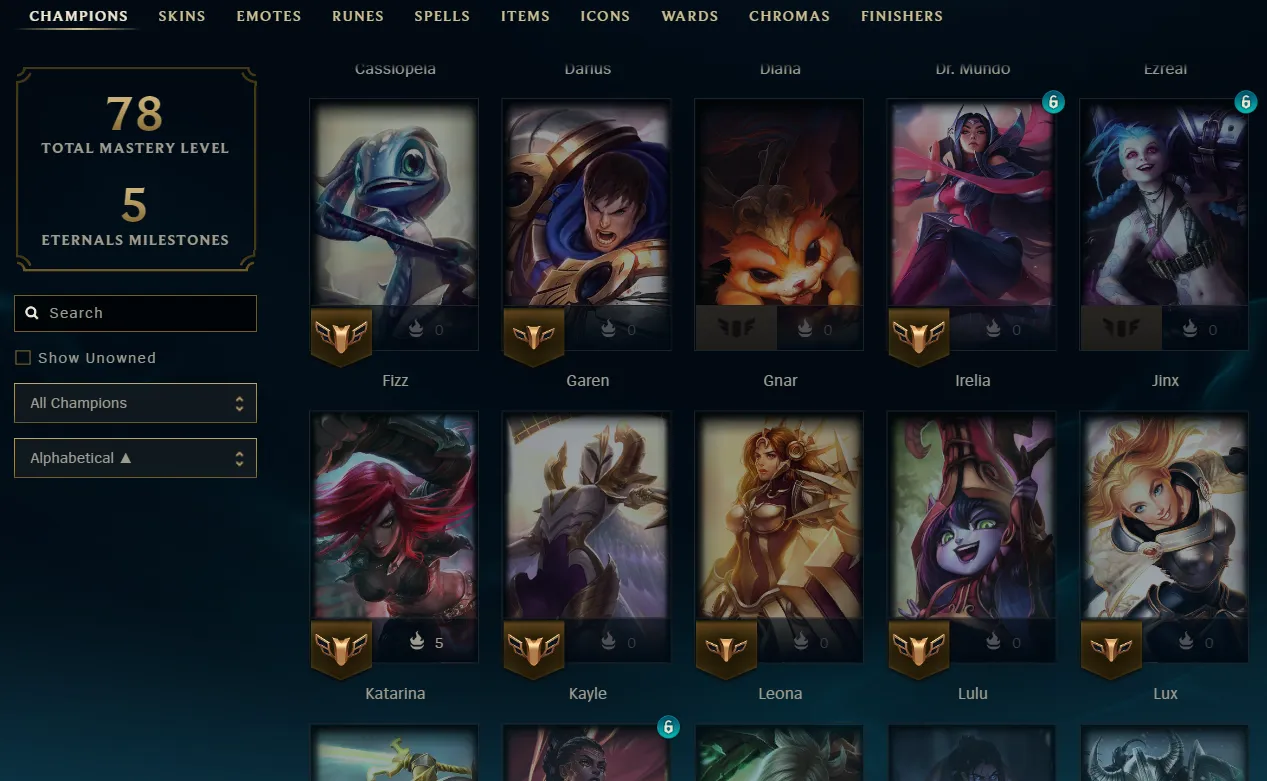Open the Finishers tab

tap(901, 16)
